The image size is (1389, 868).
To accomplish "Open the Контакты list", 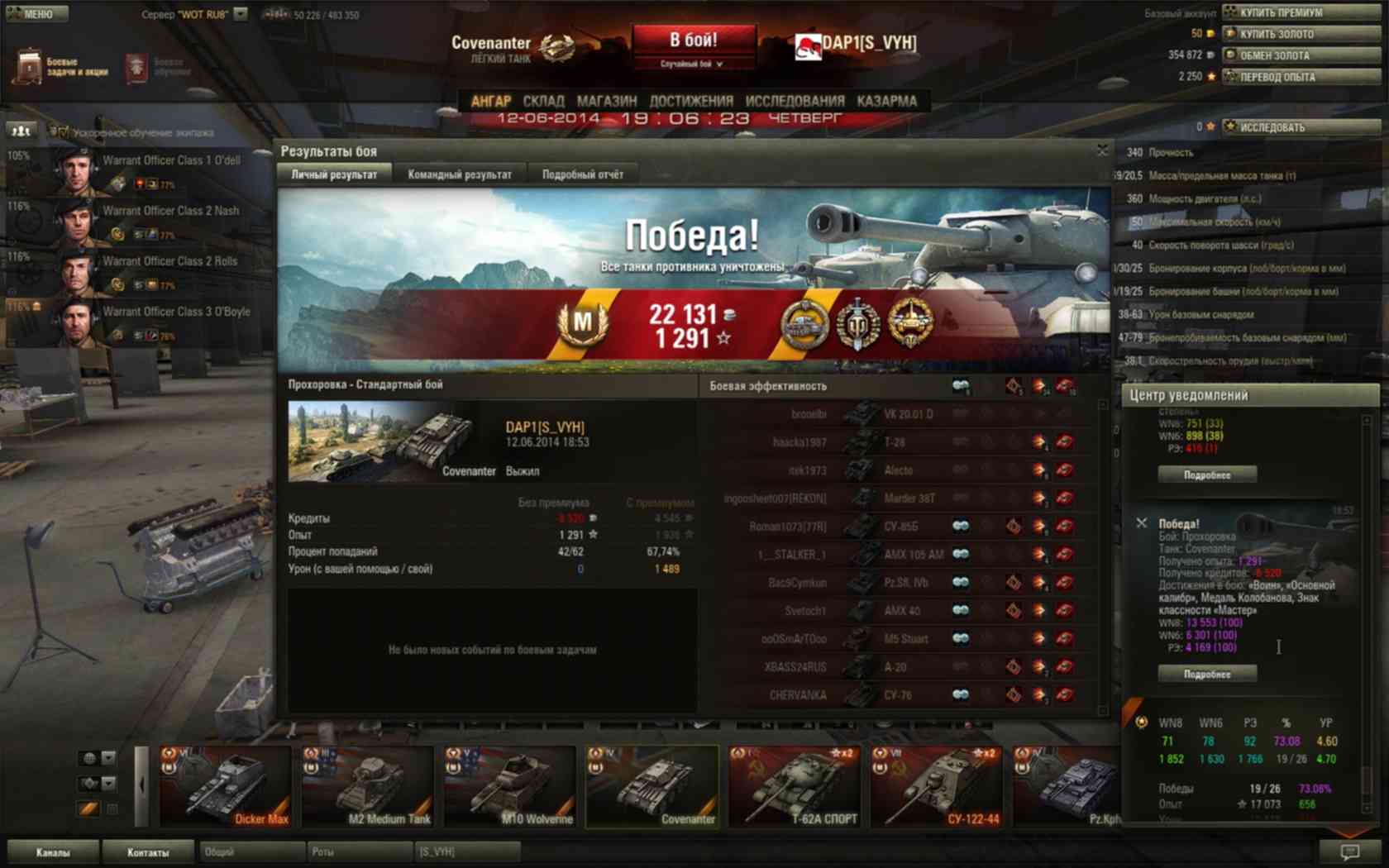I will pos(148,852).
